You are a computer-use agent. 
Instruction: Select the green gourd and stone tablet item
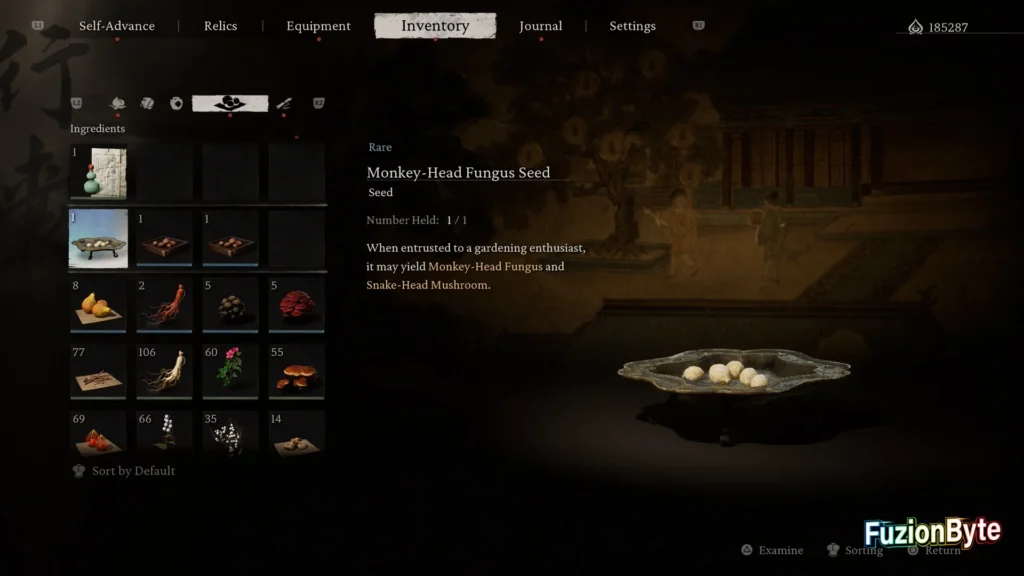(x=98, y=172)
